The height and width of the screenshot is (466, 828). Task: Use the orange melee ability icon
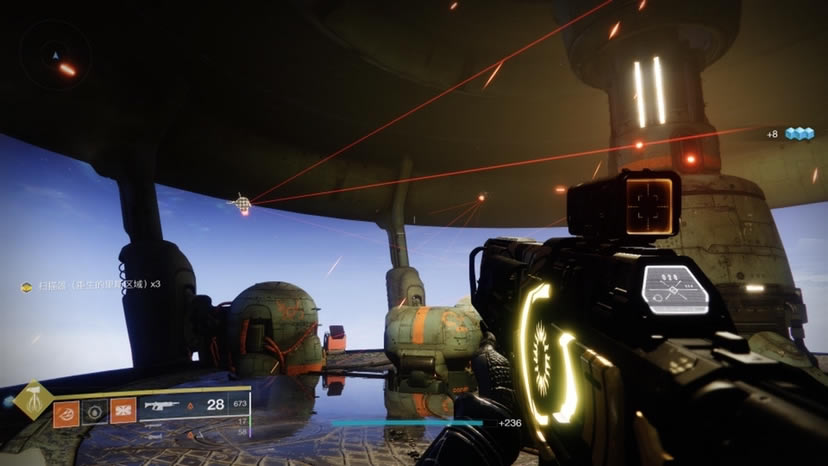point(123,411)
